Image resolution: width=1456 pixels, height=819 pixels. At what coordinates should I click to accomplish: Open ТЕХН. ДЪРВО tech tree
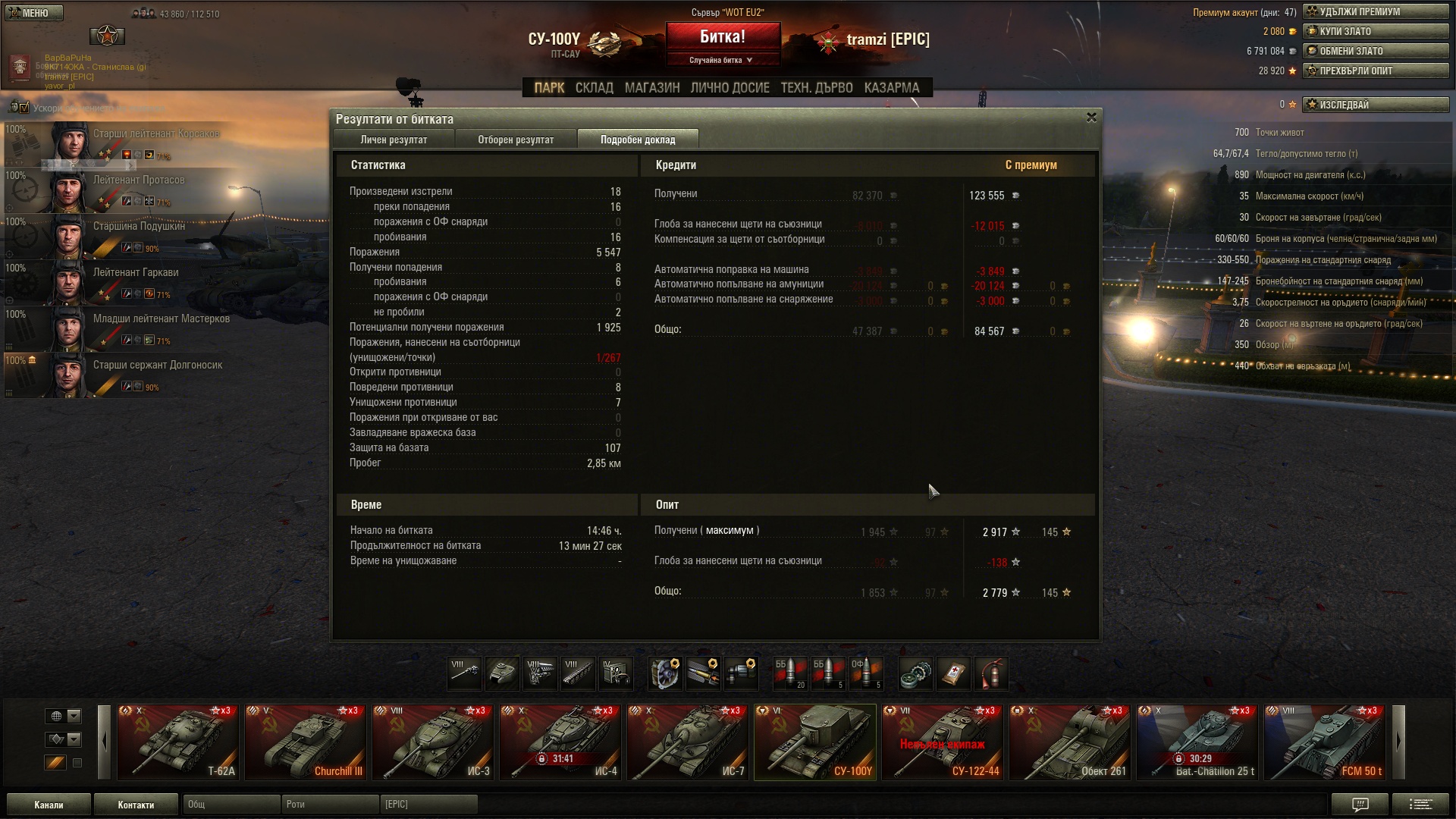point(817,88)
